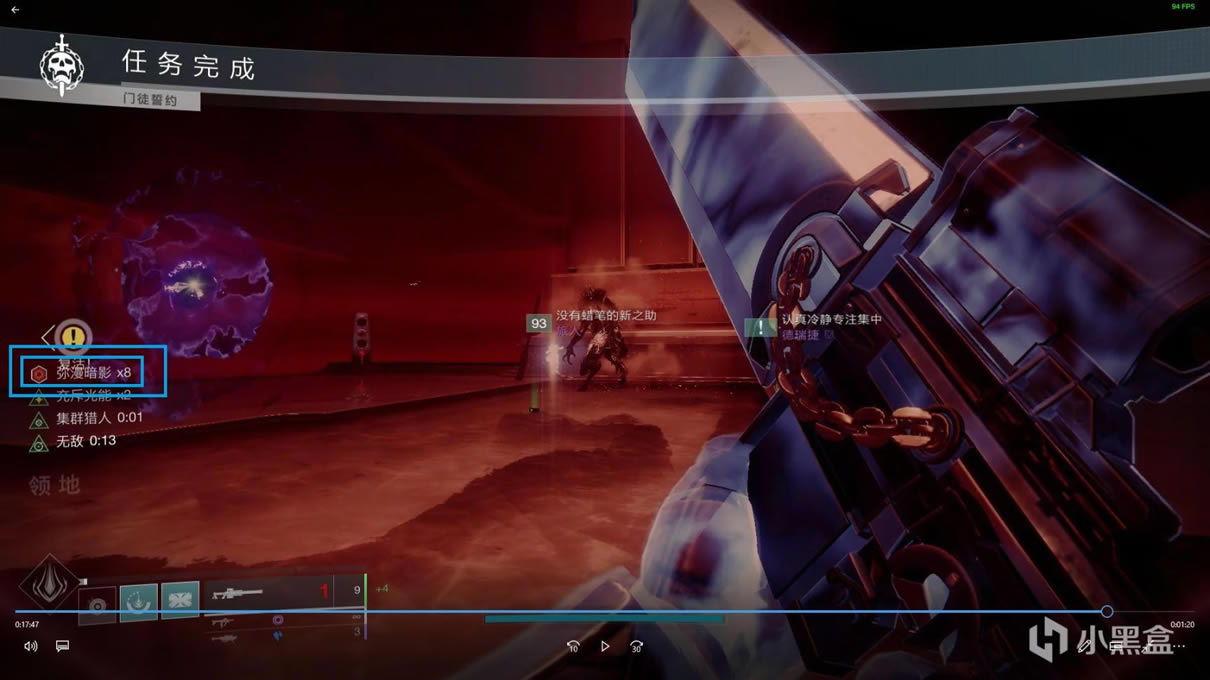Select the 集群猎人 buff entry
The image size is (1210, 680).
pos(87,418)
